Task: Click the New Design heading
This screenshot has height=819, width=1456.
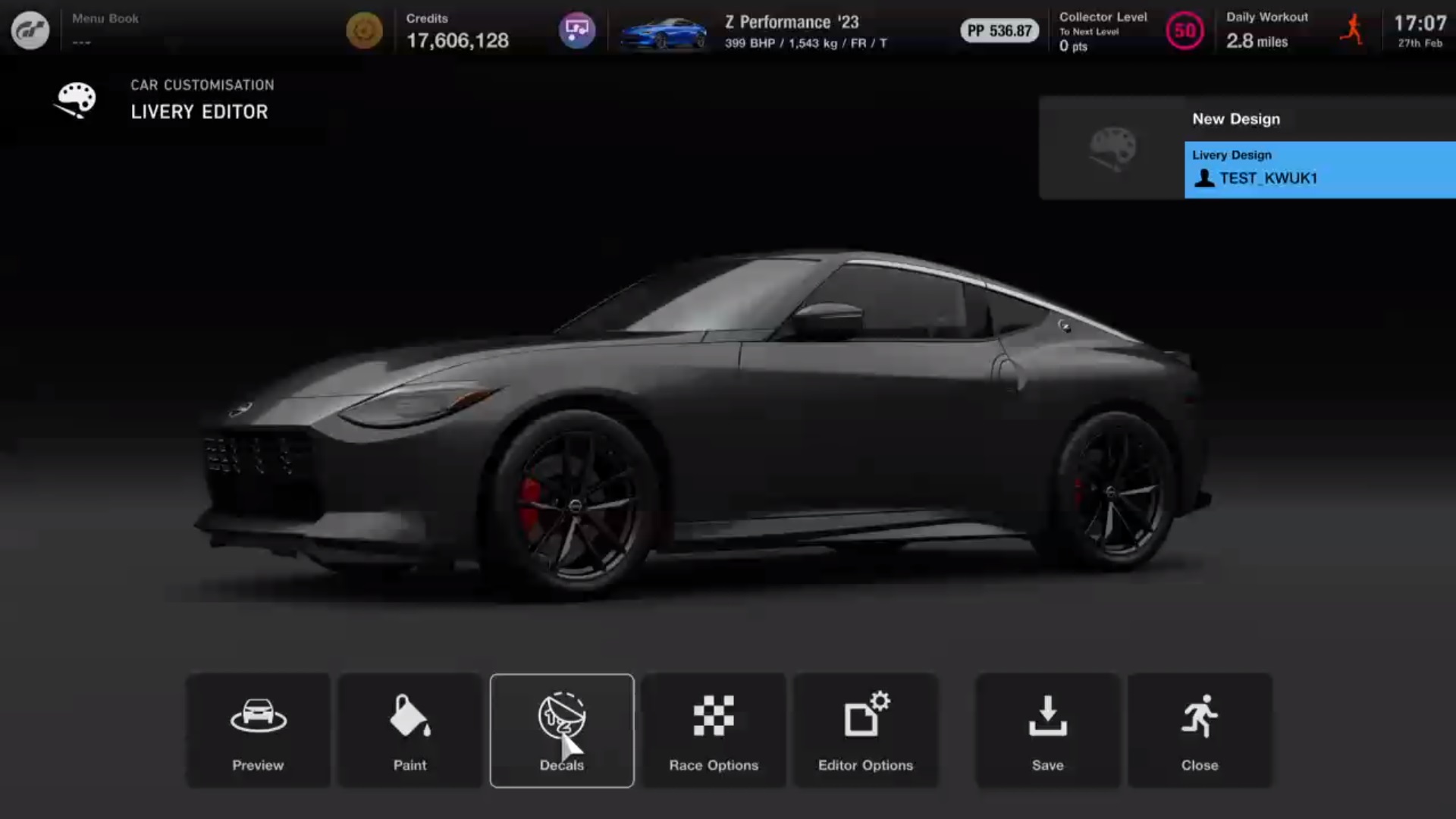Action: [x=1235, y=119]
